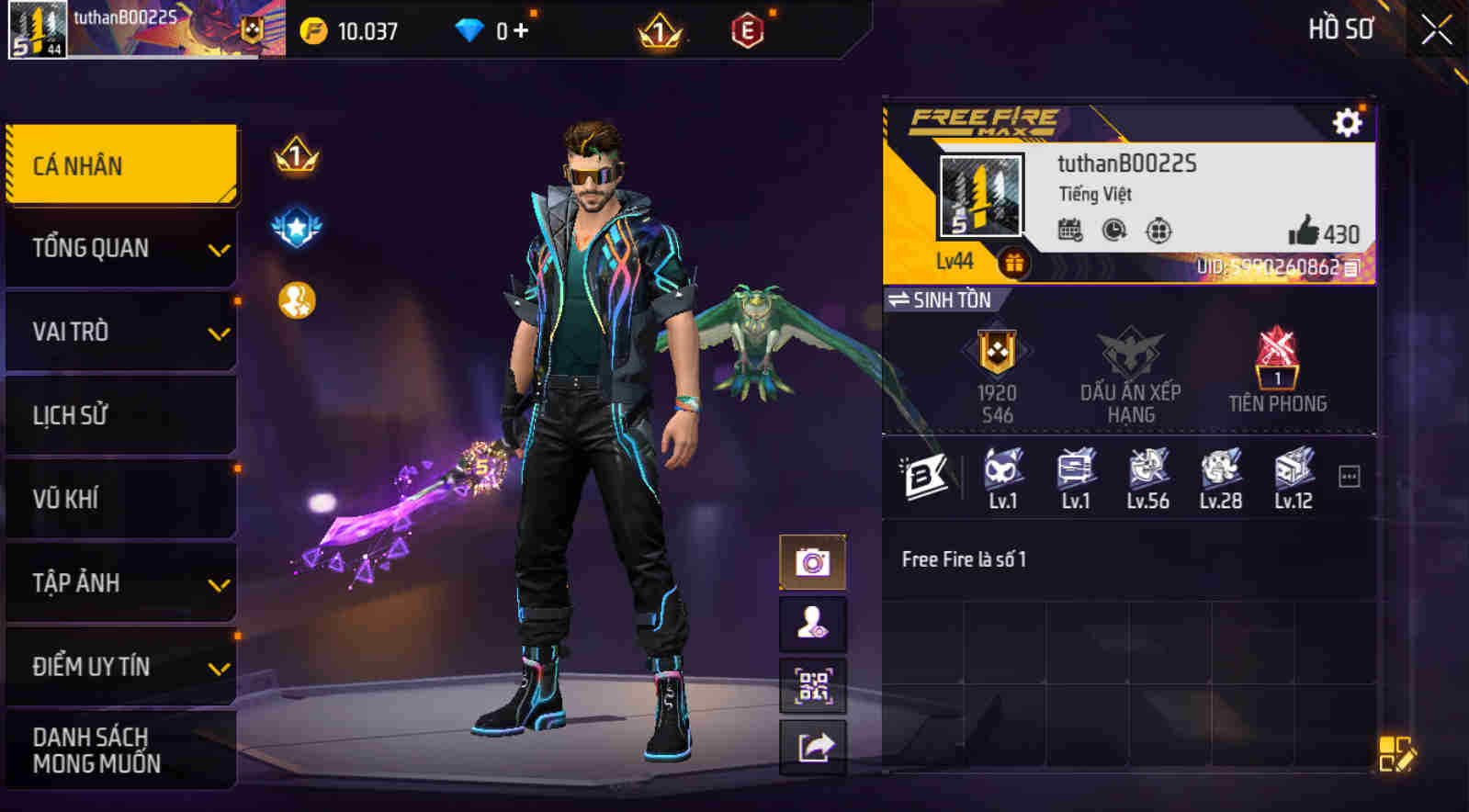Click the SINH TỒN mode switcher
Viewport: 1469px width, 812px height.
(x=944, y=300)
